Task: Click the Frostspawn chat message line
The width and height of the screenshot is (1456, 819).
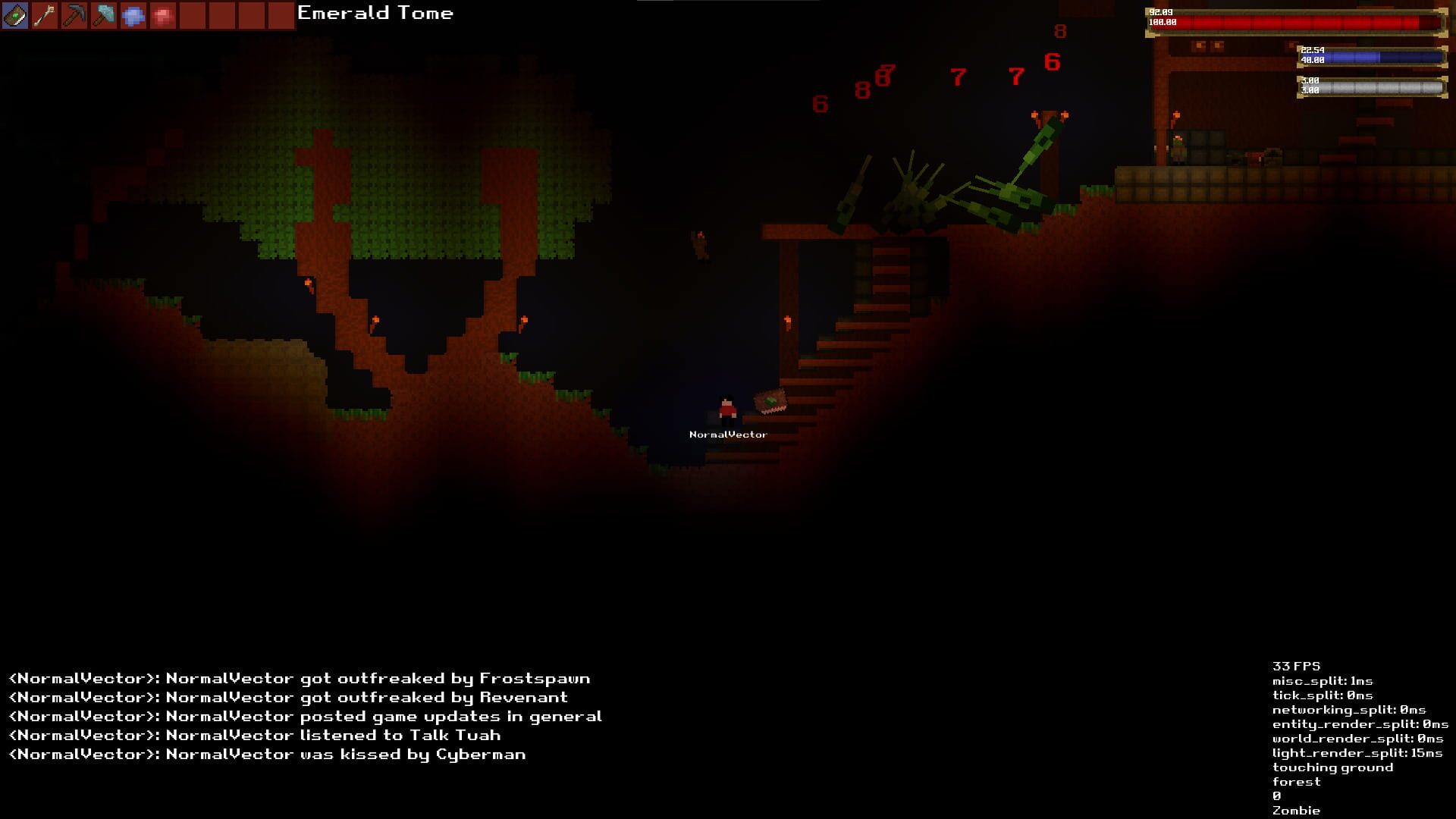Action: coord(300,679)
